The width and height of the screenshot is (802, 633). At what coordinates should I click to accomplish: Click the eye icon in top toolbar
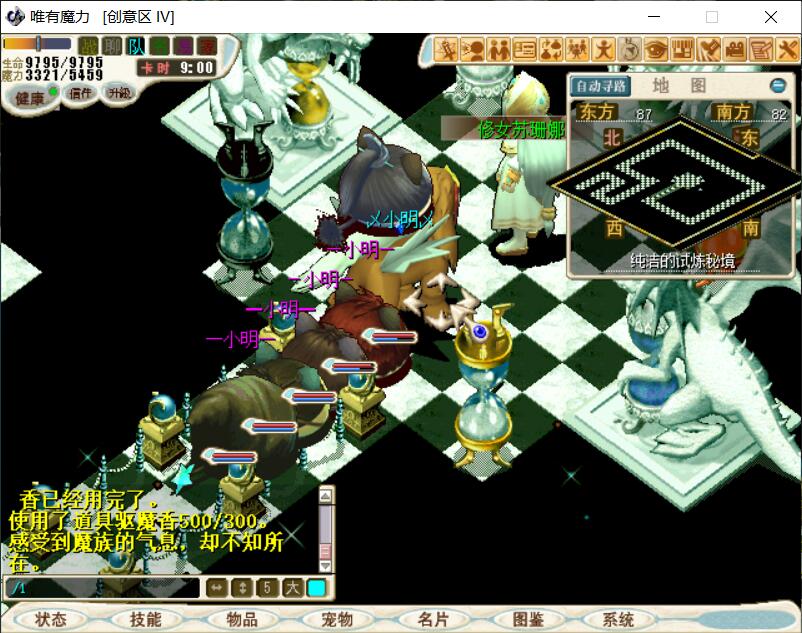coord(656,48)
